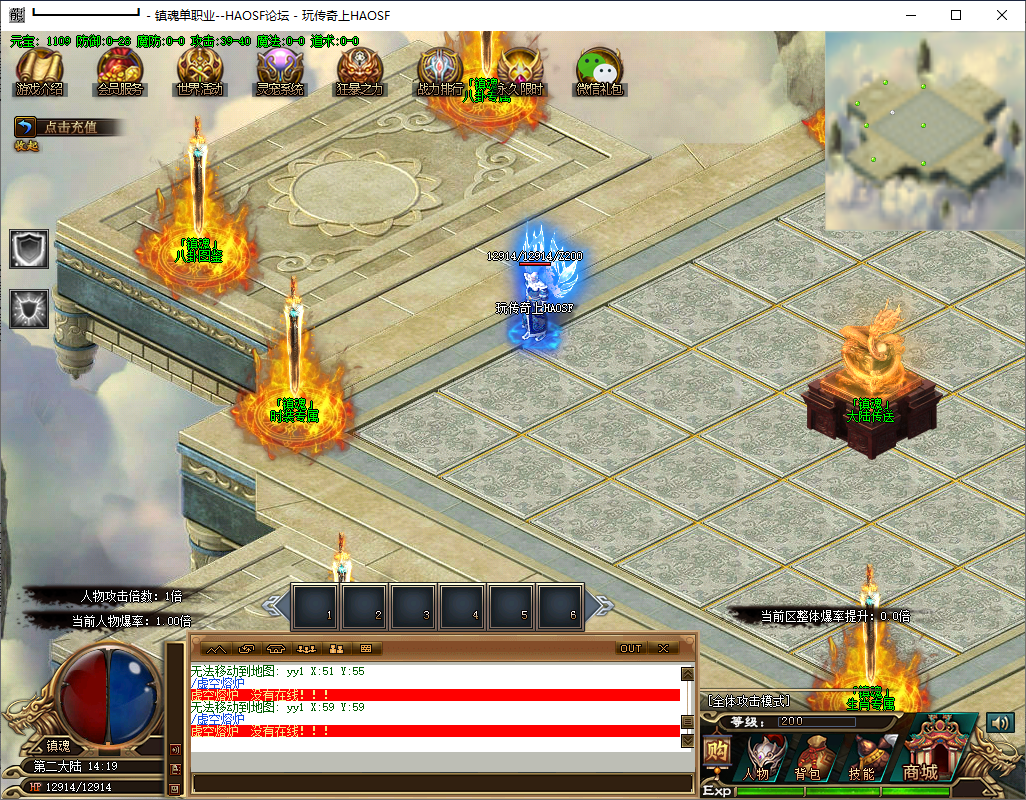
Task: Maximize the game window
Action: 956,15
